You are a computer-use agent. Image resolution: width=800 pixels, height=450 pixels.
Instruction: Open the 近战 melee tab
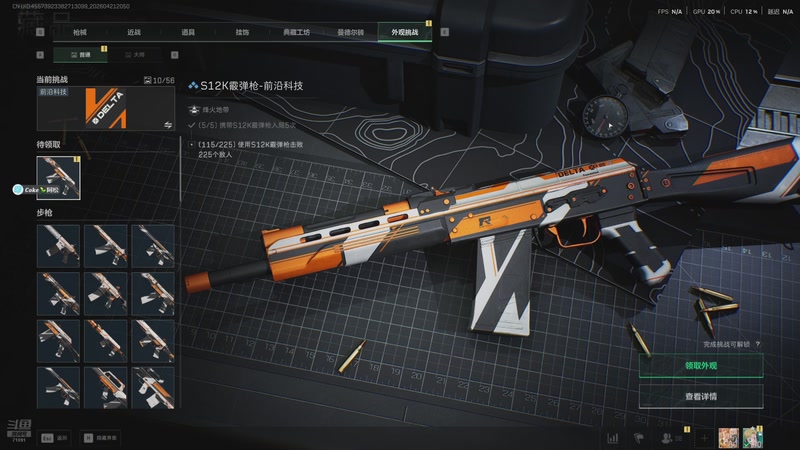[134, 33]
